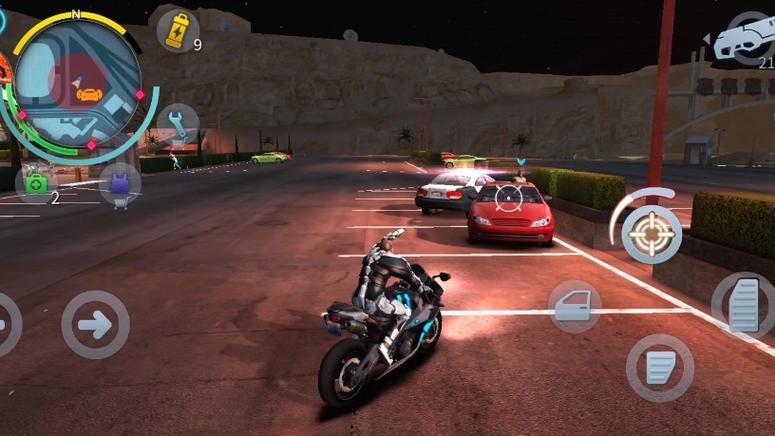
Task: Fire using the crosshair button
Action: pos(651,234)
